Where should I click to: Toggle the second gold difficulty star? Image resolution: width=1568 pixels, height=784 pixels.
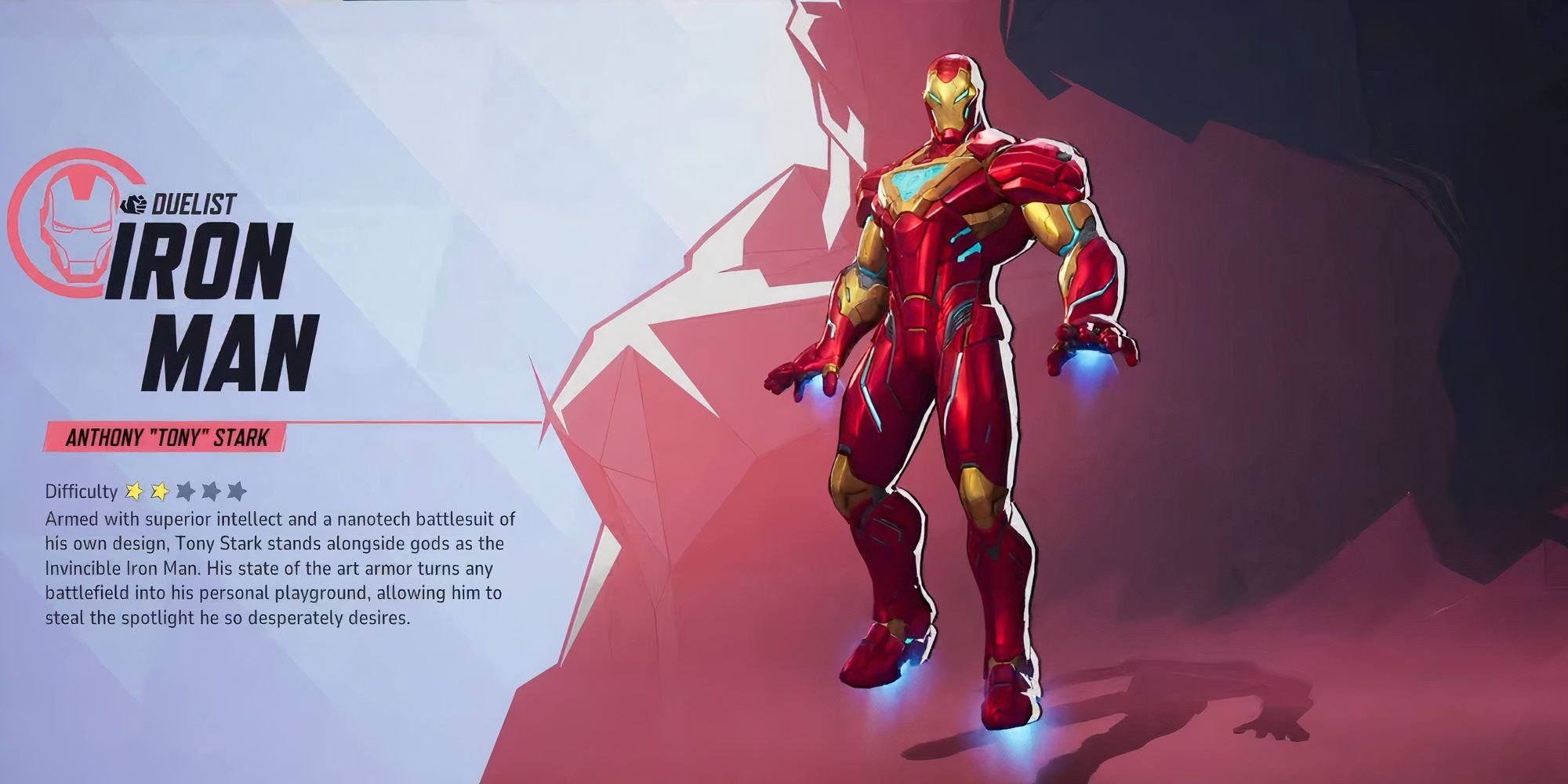tap(158, 490)
